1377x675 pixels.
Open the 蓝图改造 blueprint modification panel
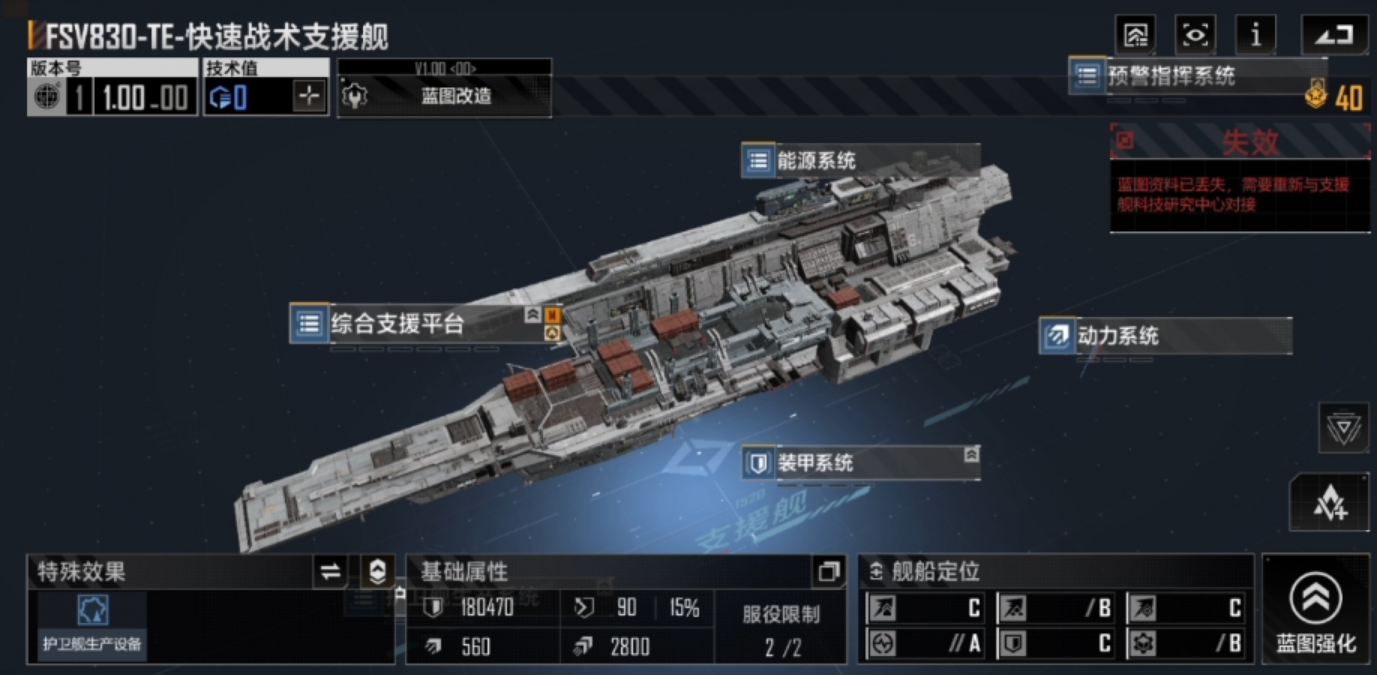pyautogui.click(x=444, y=96)
